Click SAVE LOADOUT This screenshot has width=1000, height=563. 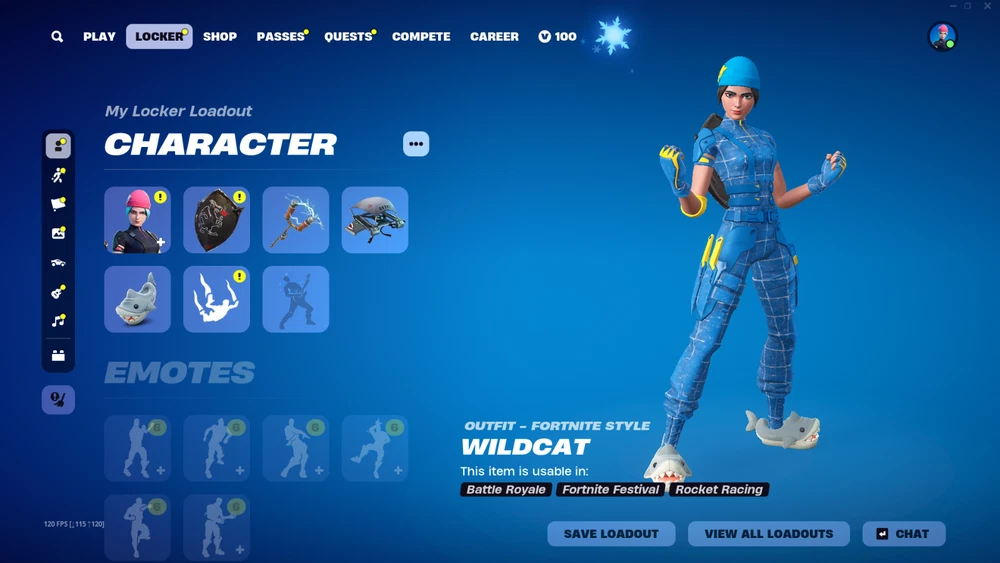pyautogui.click(x=611, y=534)
